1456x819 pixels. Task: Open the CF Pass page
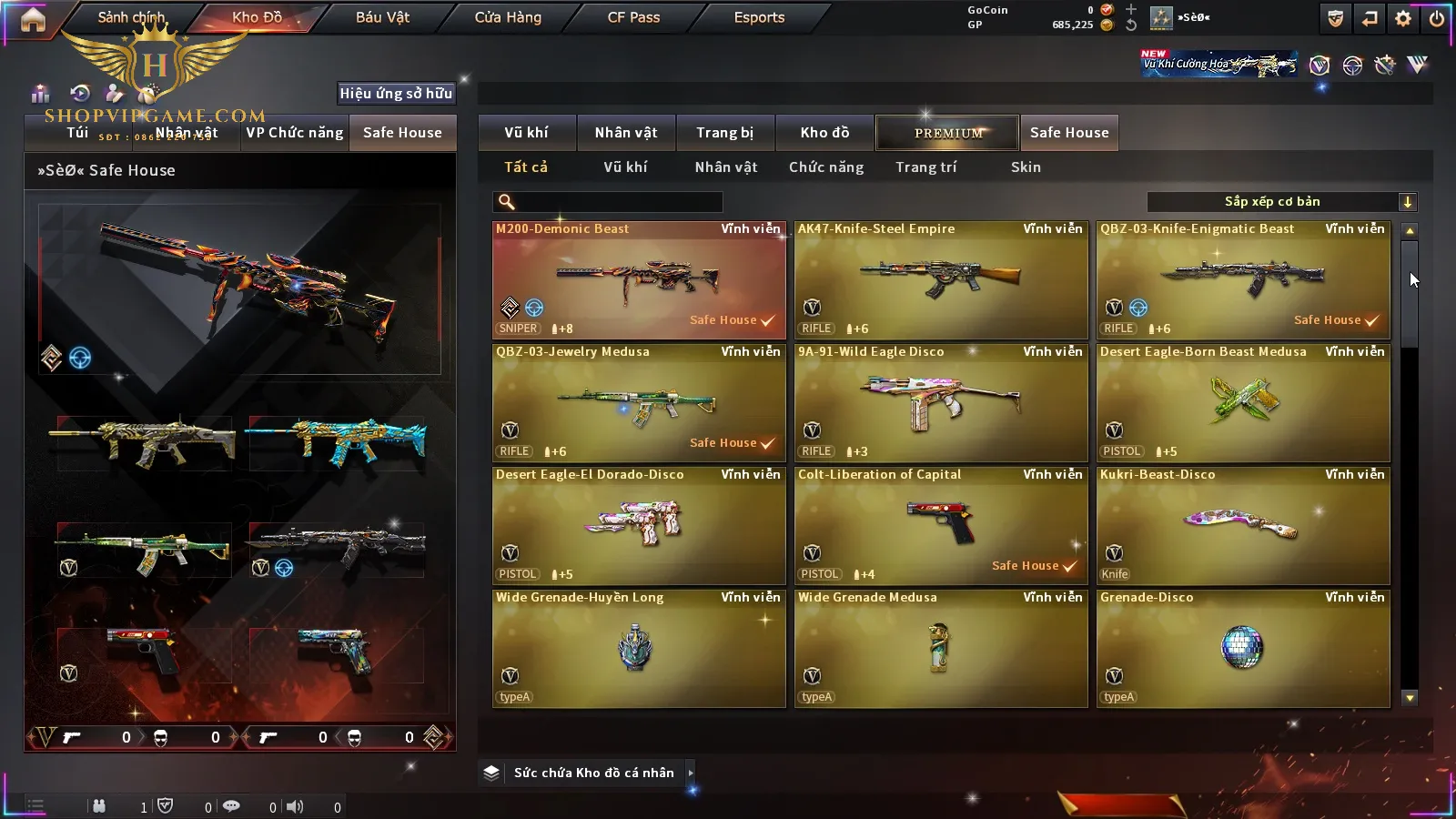click(633, 17)
